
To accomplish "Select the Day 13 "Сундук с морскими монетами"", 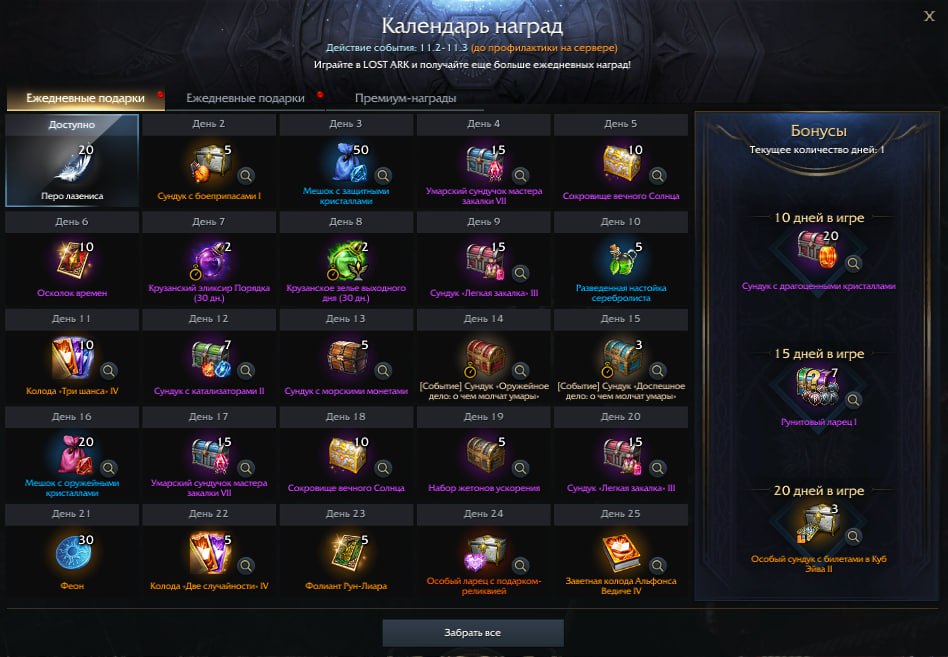I will (x=346, y=355).
